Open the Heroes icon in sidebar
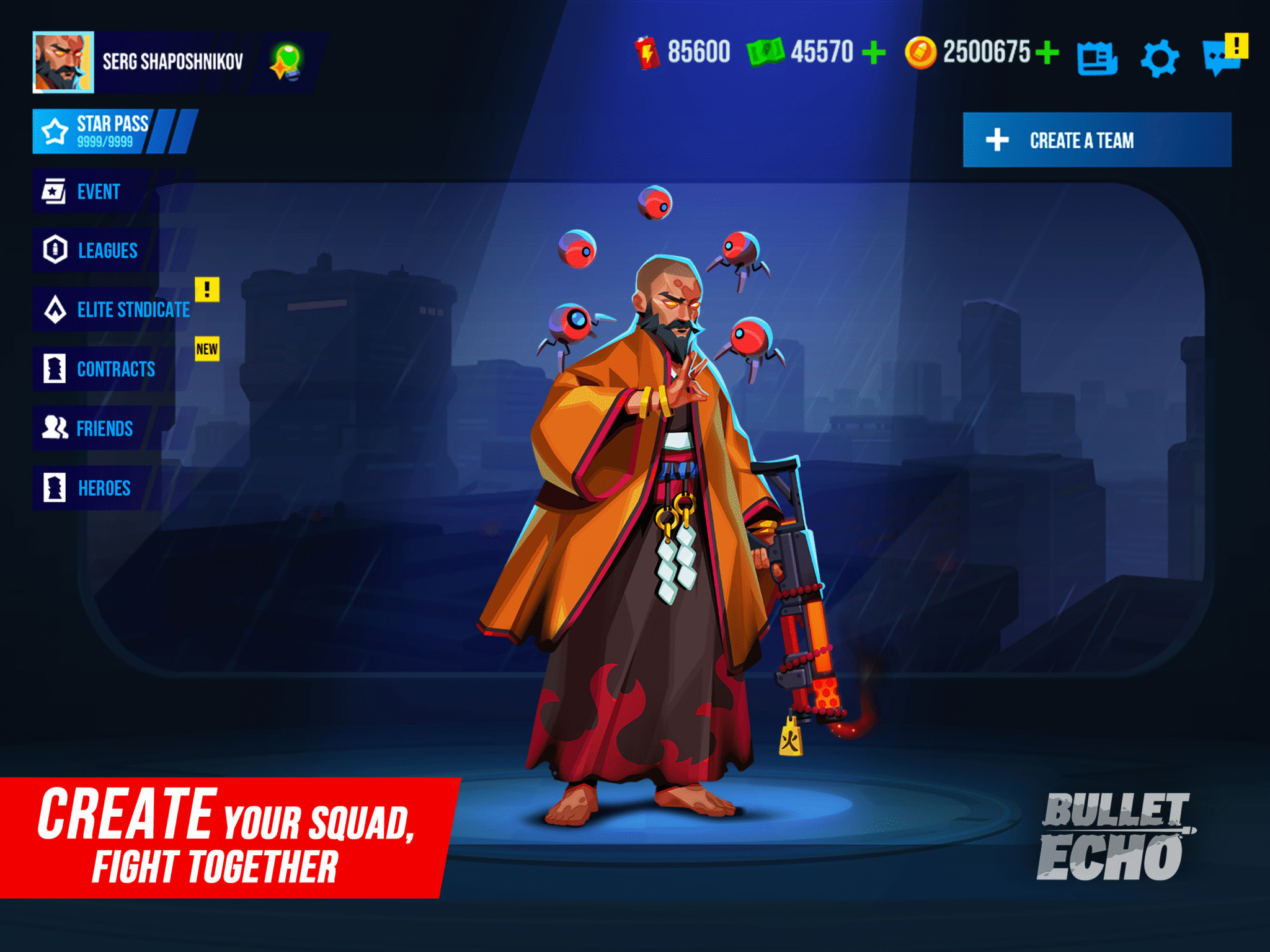1270x952 pixels. (55, 488)
